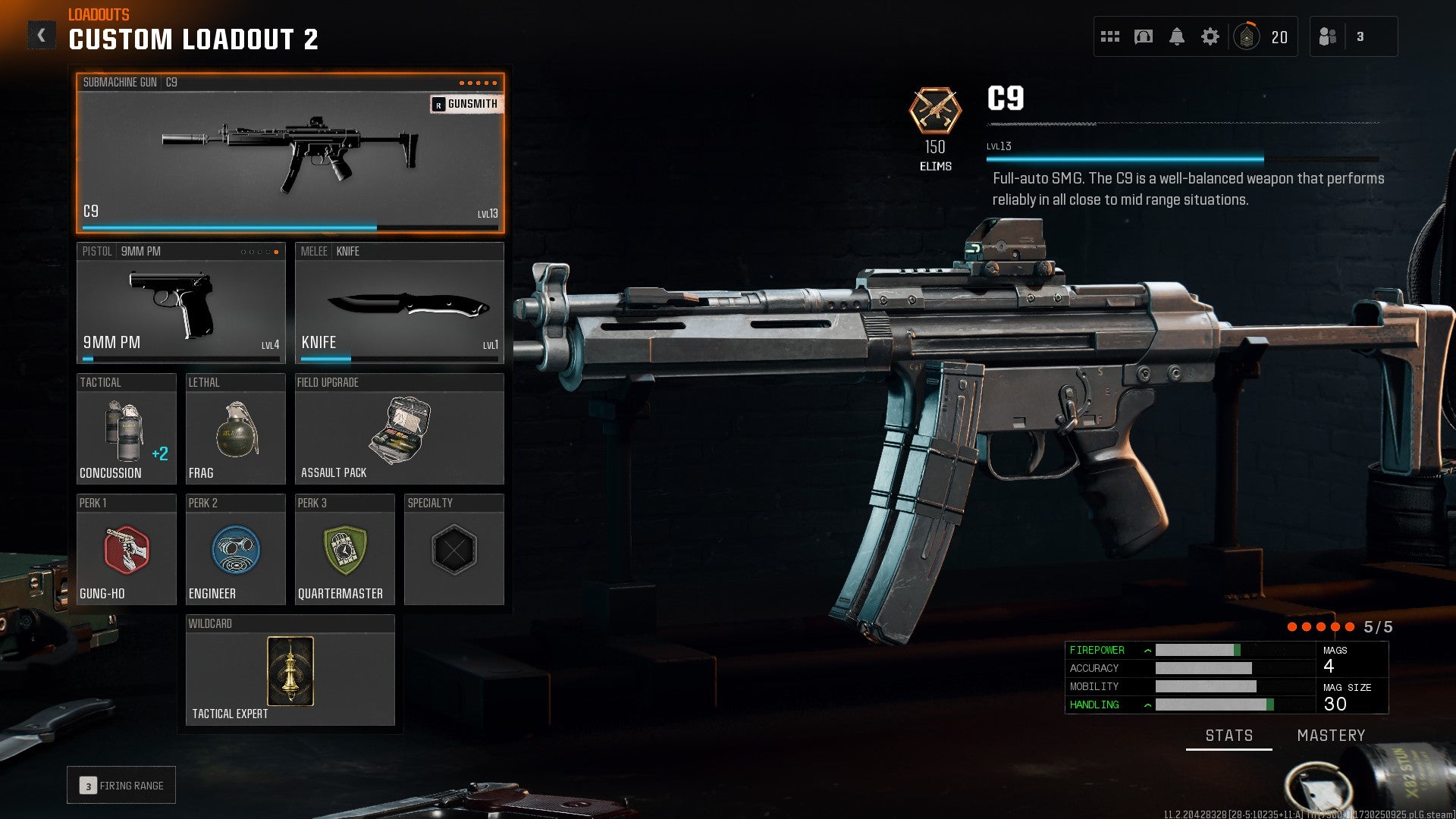Screen dimensions: 1456x819
Task: Click the player rank level 20 emblem
Action: [1248, 35]
